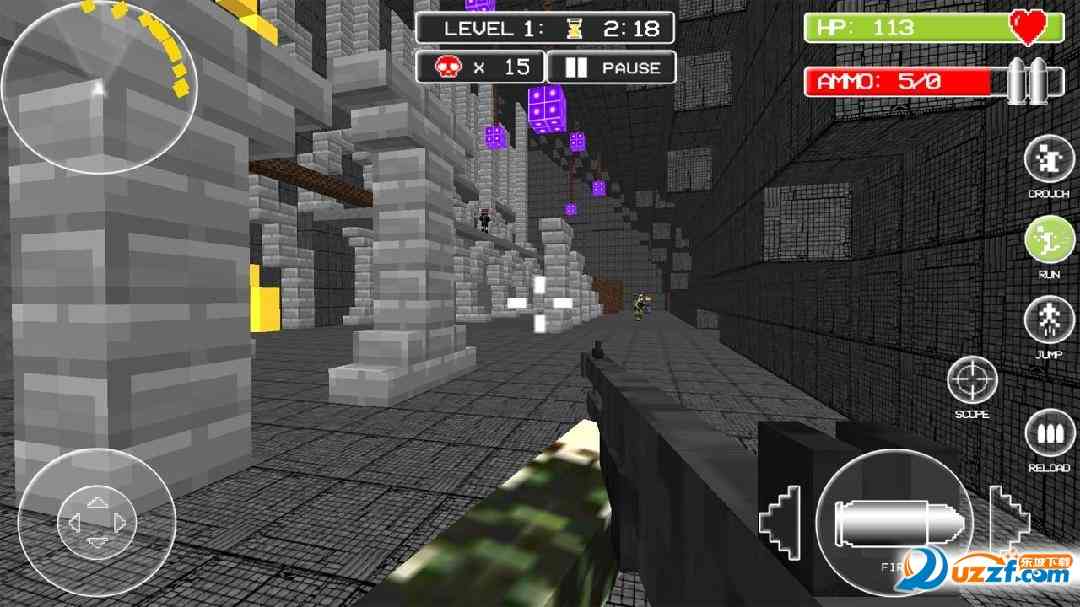Screen dimensions: 1080x607
Task: Switch to previous weapon with left arrow
Action: pyautogui.click(x=783, y=520)
